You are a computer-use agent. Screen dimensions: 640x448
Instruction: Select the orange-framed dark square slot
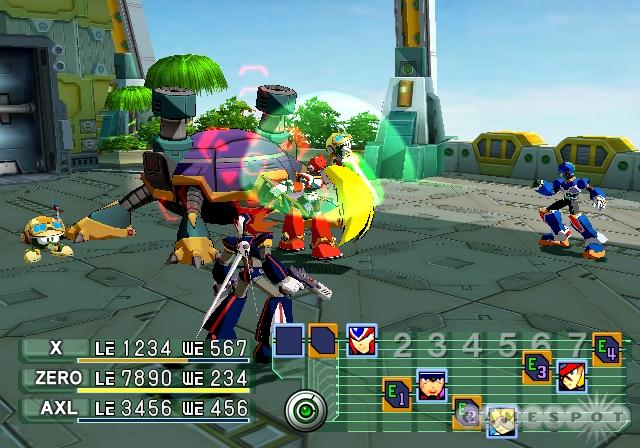tap(323, 340)
